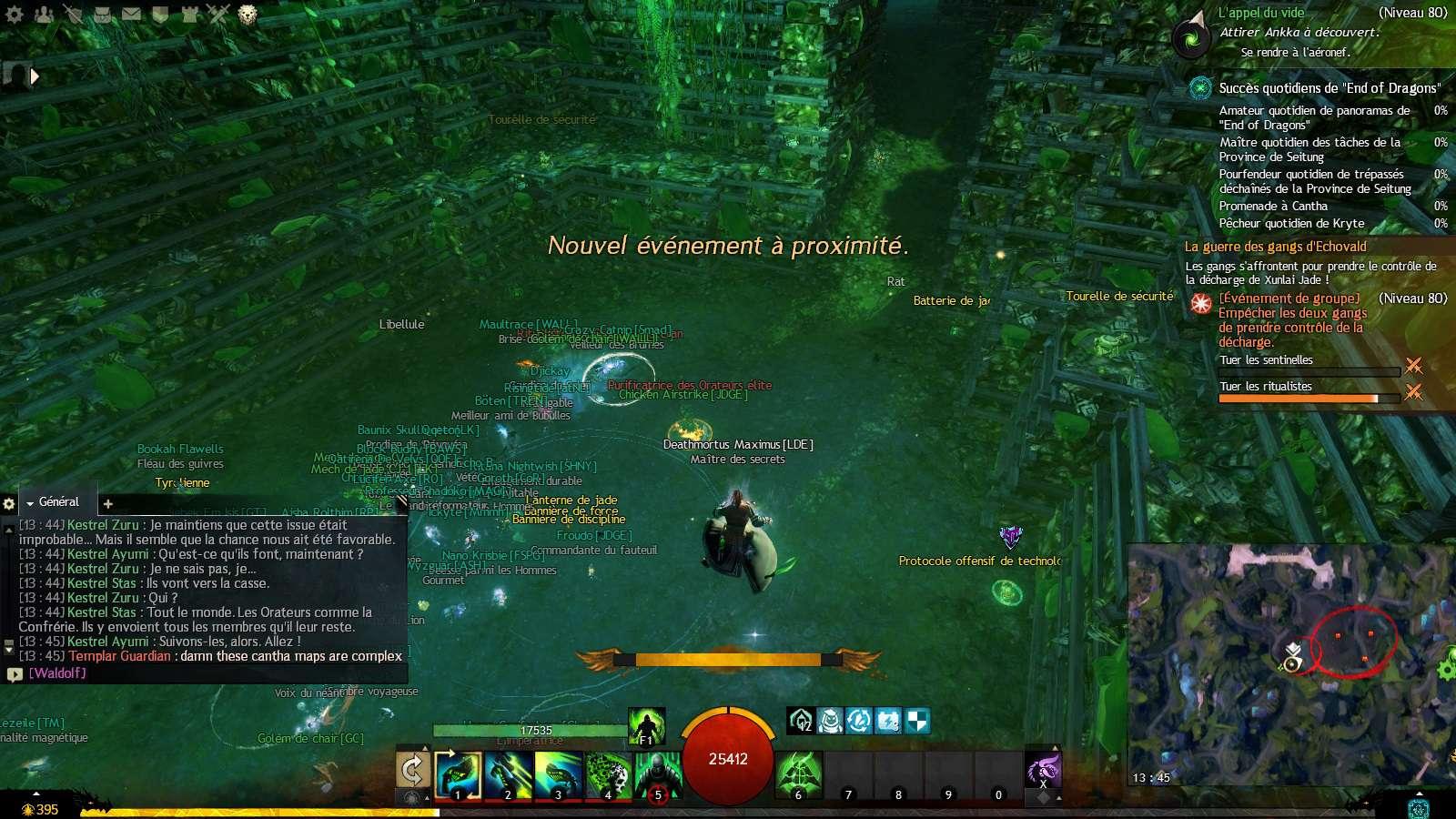This screenshot has height=819, width=1456.
Task: Expand the minimap with its corner arrow
Action: point(1420,794)
